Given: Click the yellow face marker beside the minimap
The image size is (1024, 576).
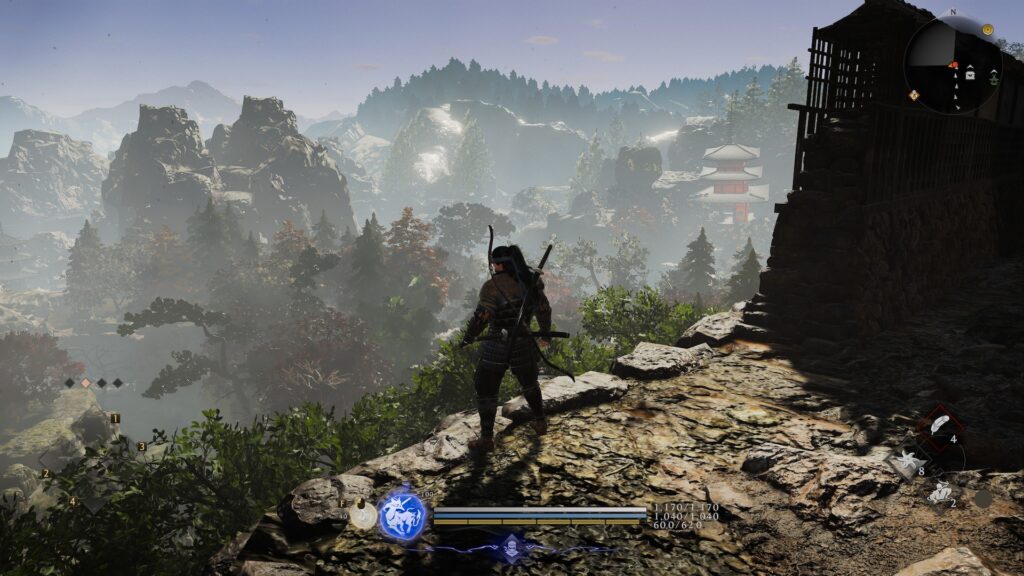Looking at the screenshot, I should (987, 30).
